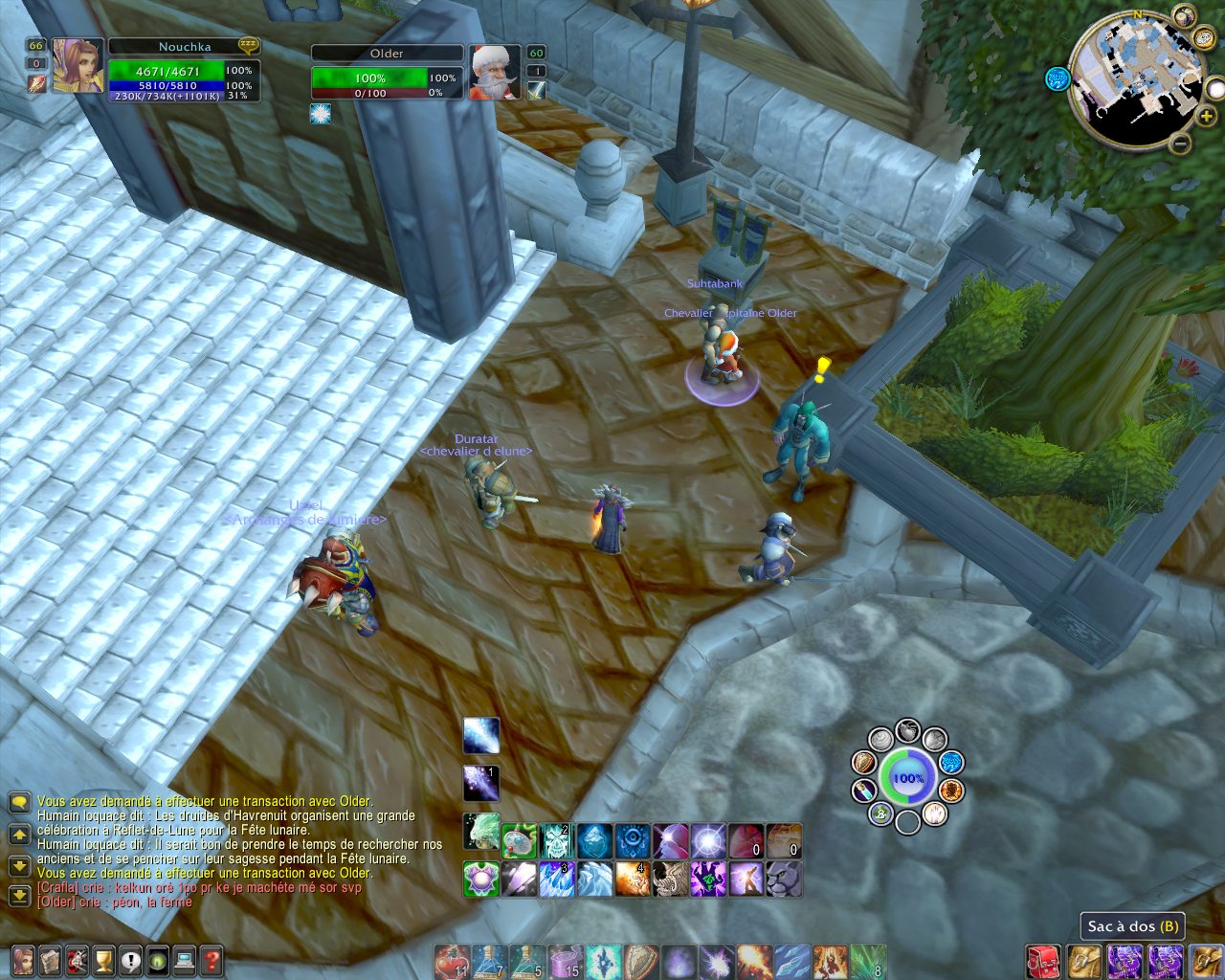Cast the icy skull spell
Screen dimensions: 1225x980
tap(556, 841)
